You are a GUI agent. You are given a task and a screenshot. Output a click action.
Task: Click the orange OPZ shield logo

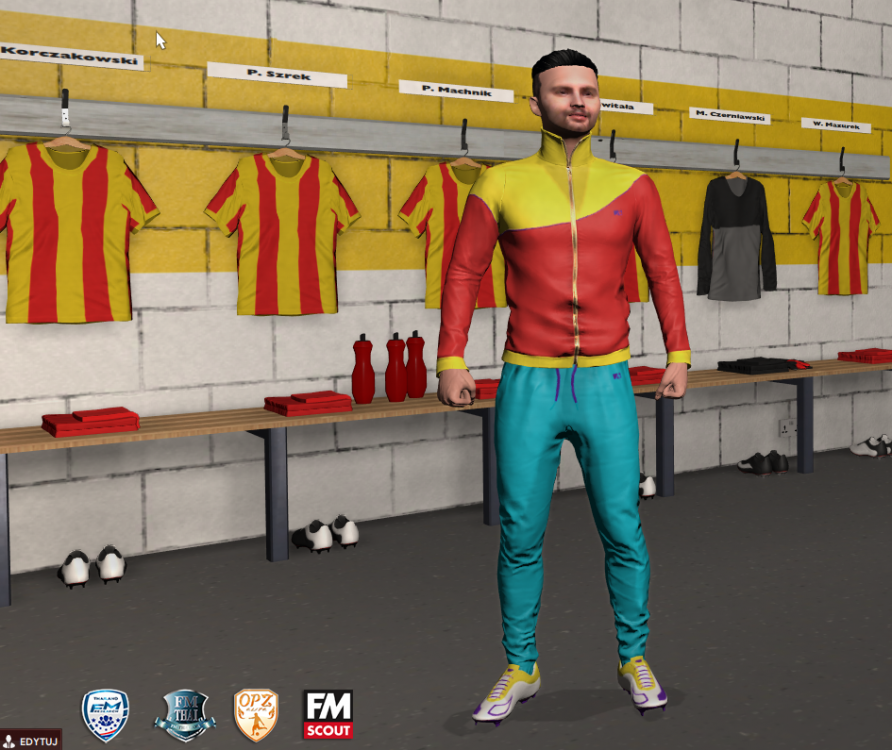(255, 714)
